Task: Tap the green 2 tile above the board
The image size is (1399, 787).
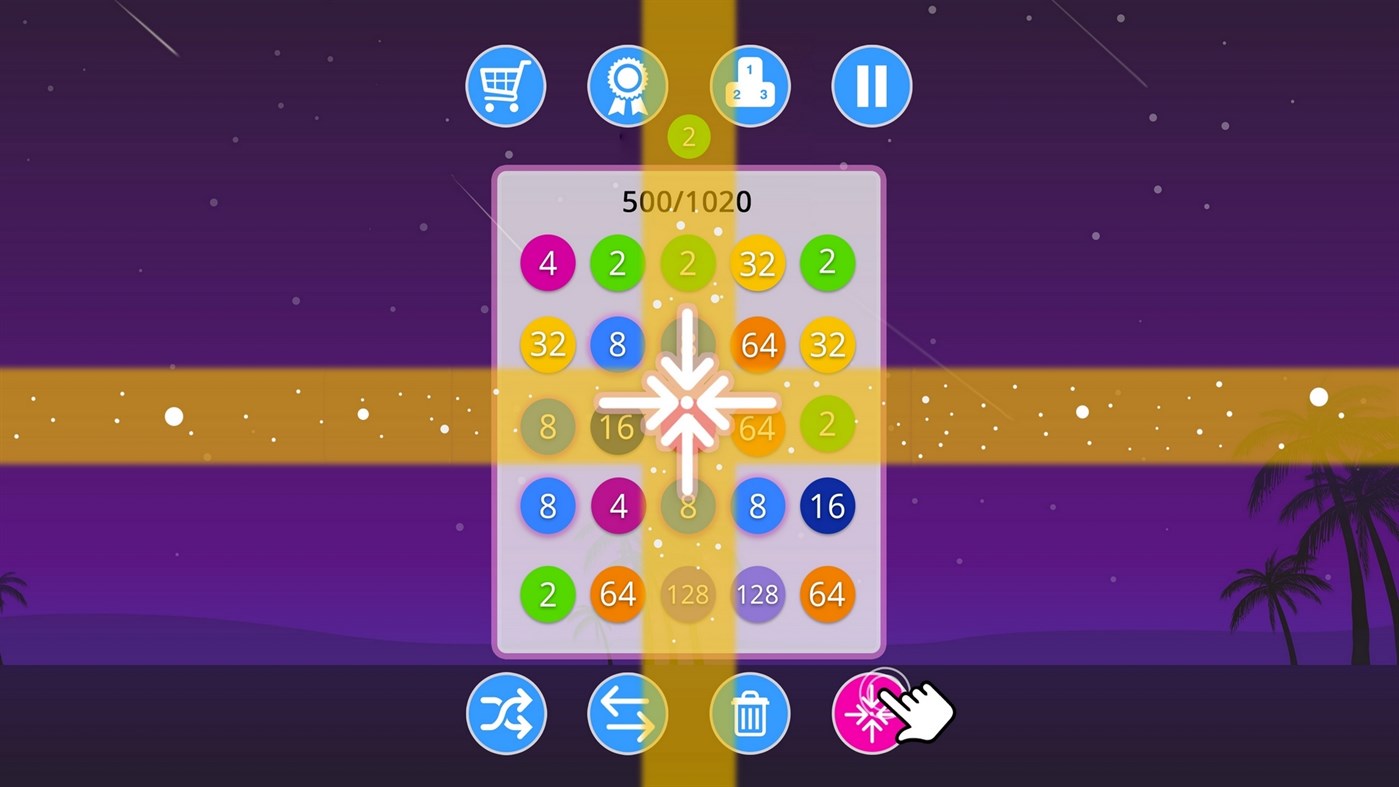Action: [688, 136]
